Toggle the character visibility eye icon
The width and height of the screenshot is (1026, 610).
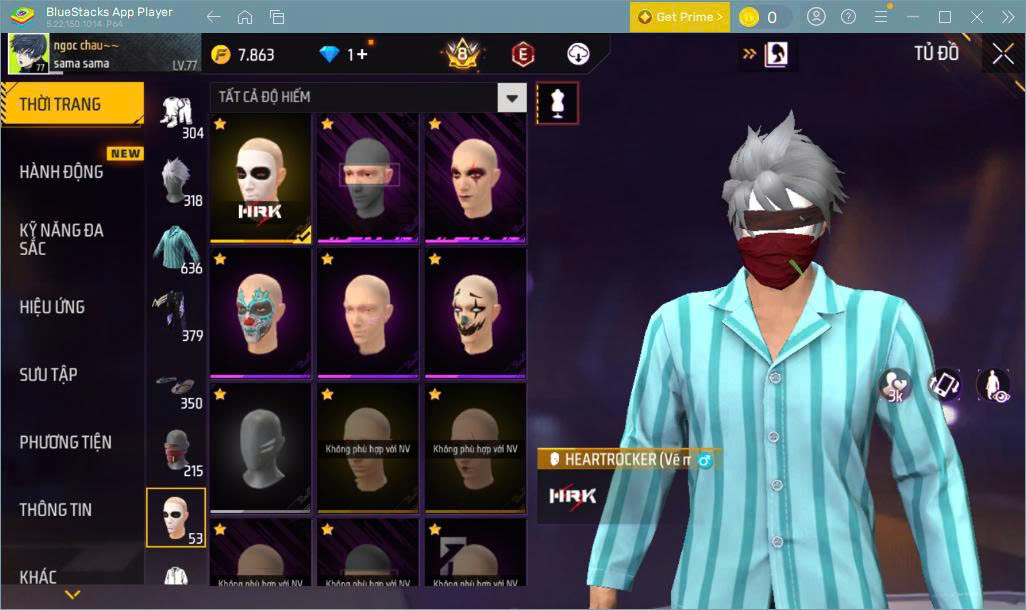pyautogui.click(x=992, y=385)
